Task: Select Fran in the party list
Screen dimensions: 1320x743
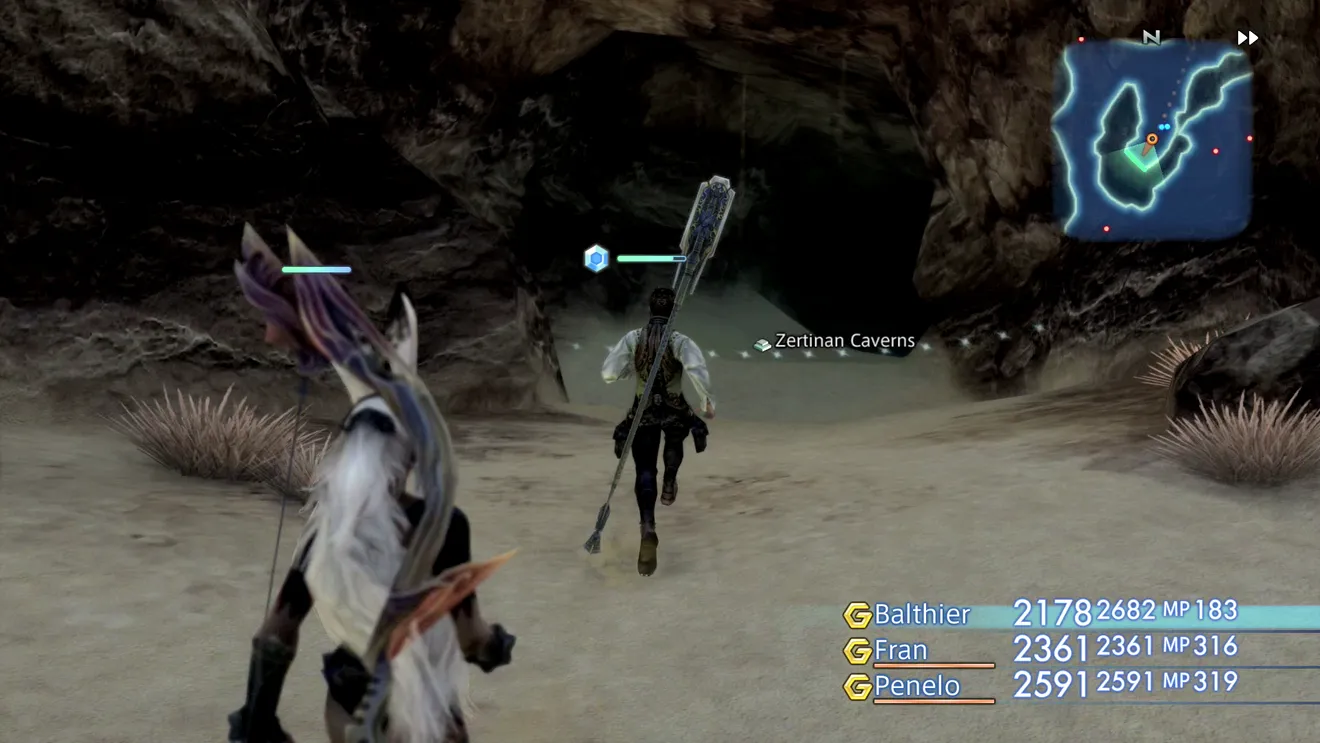Action: click(901, 650)
